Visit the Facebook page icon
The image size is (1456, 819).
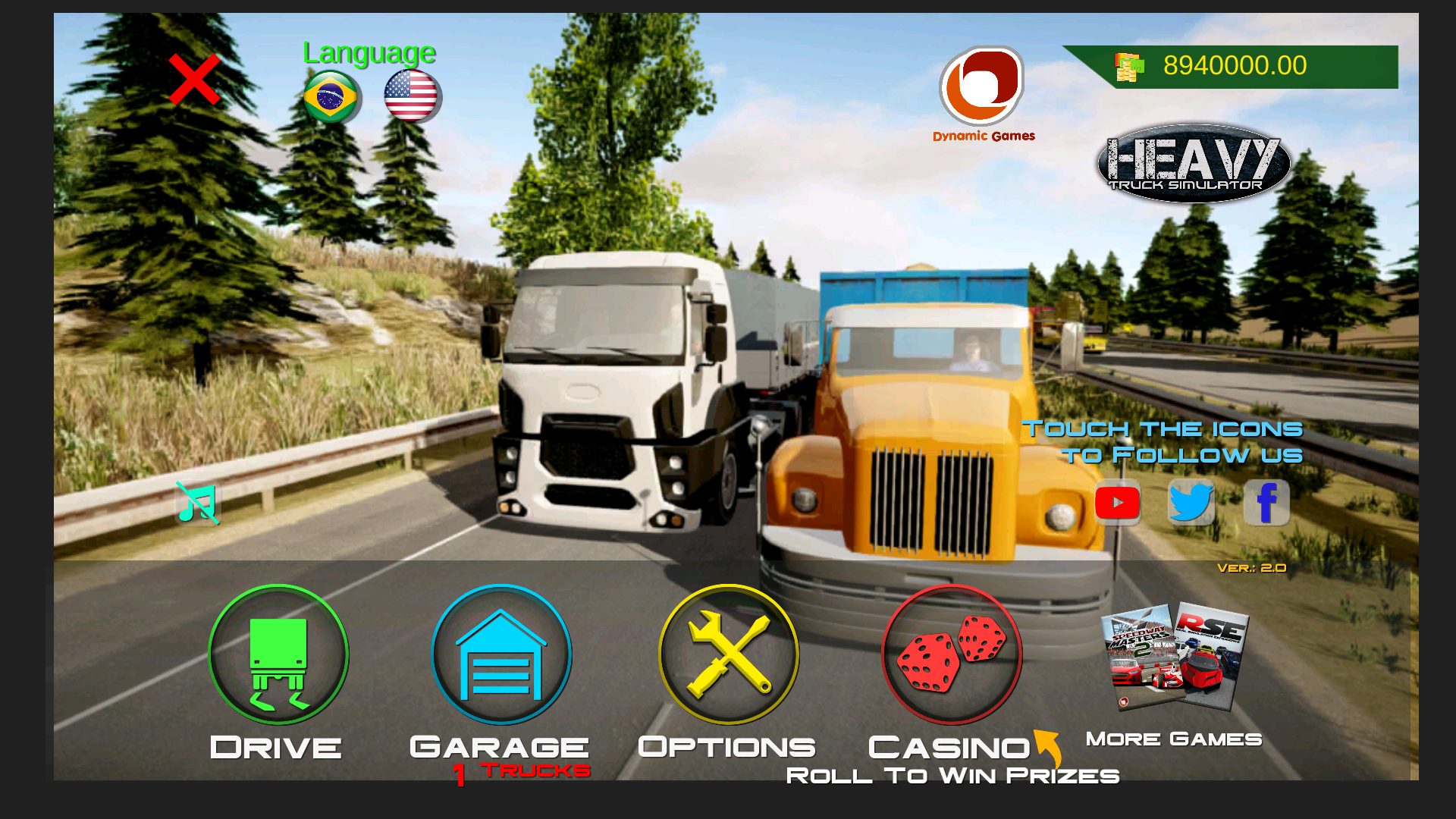1266,502
